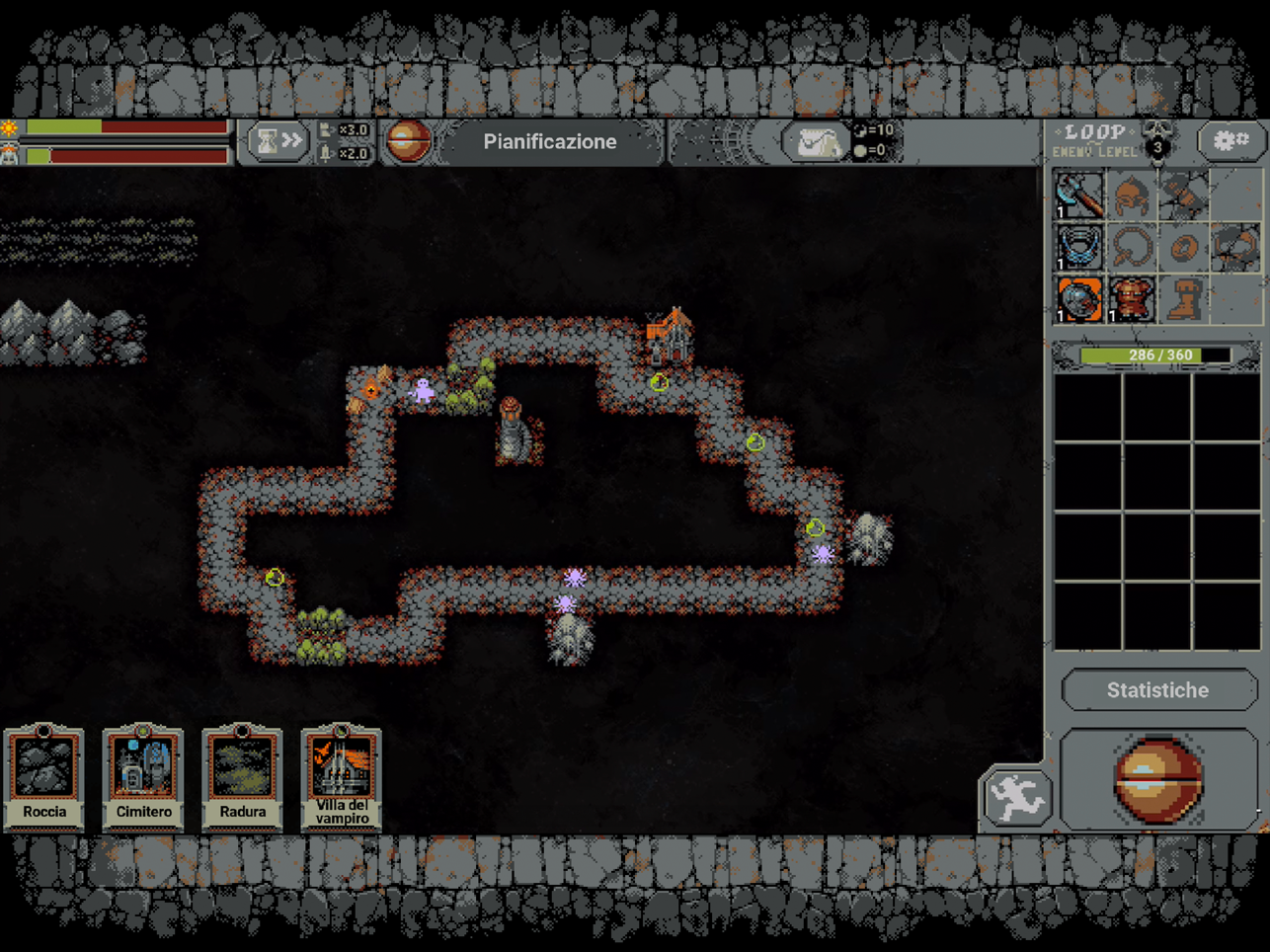Select the equipped blue amulet slot
The height and width of the screenshot is (952, 1270).
click(x=1078, y=247)
